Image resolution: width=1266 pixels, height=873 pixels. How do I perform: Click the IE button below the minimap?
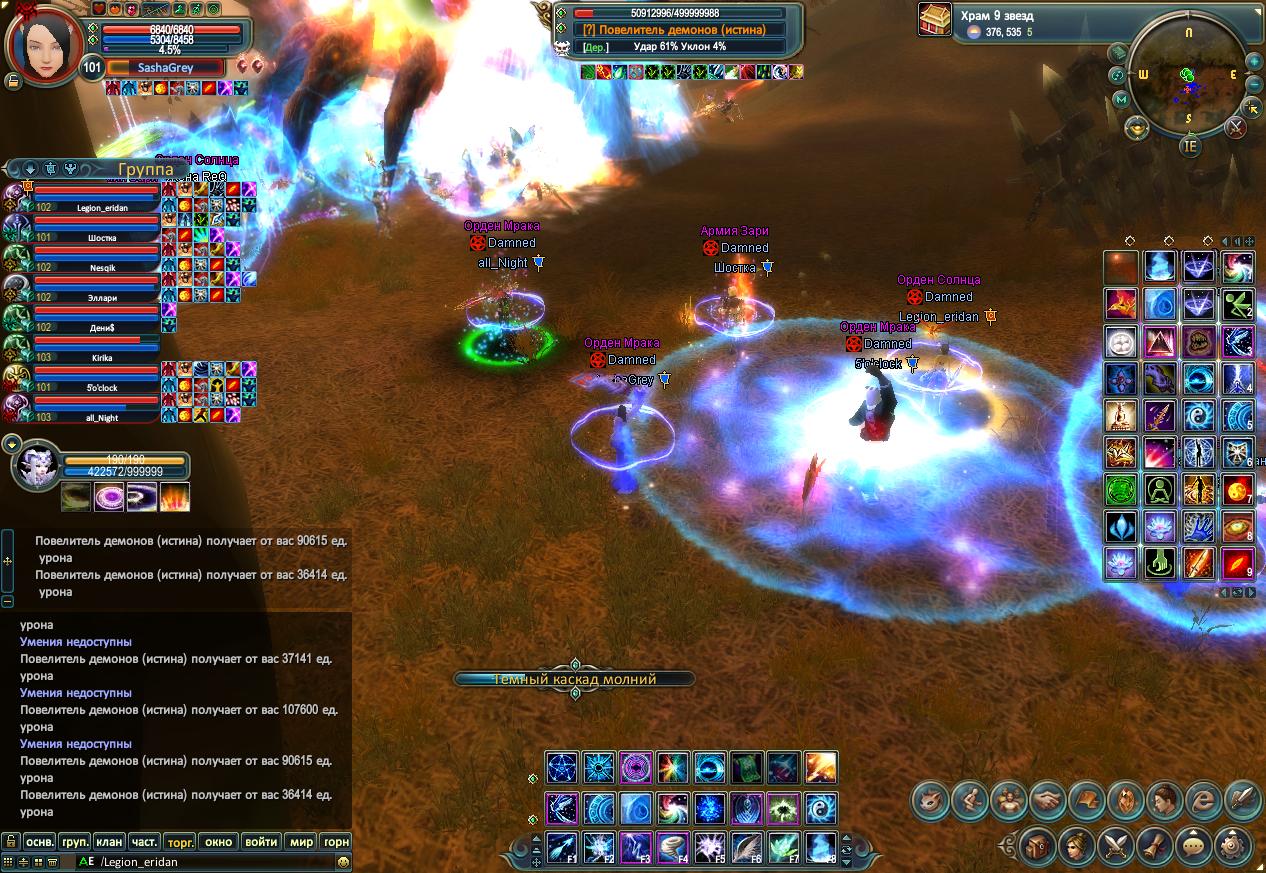1189,146
